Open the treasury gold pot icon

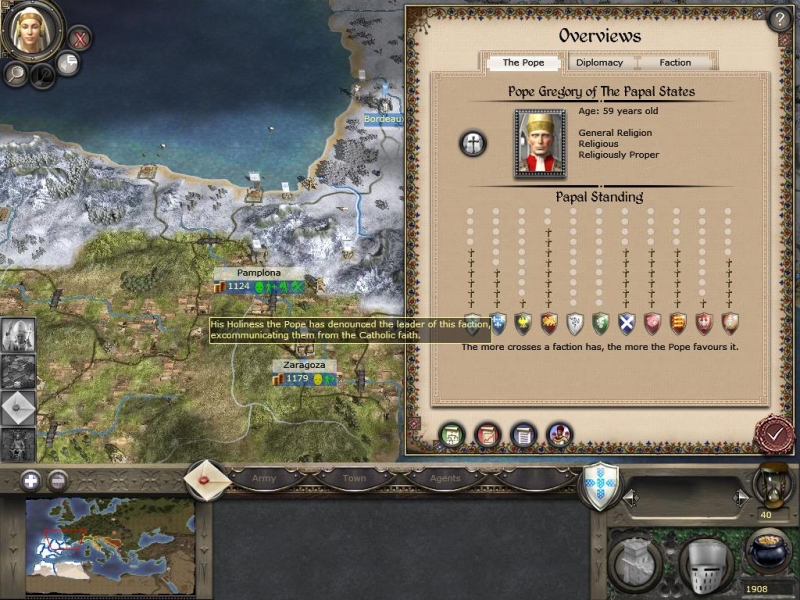[x=767, y=551]
